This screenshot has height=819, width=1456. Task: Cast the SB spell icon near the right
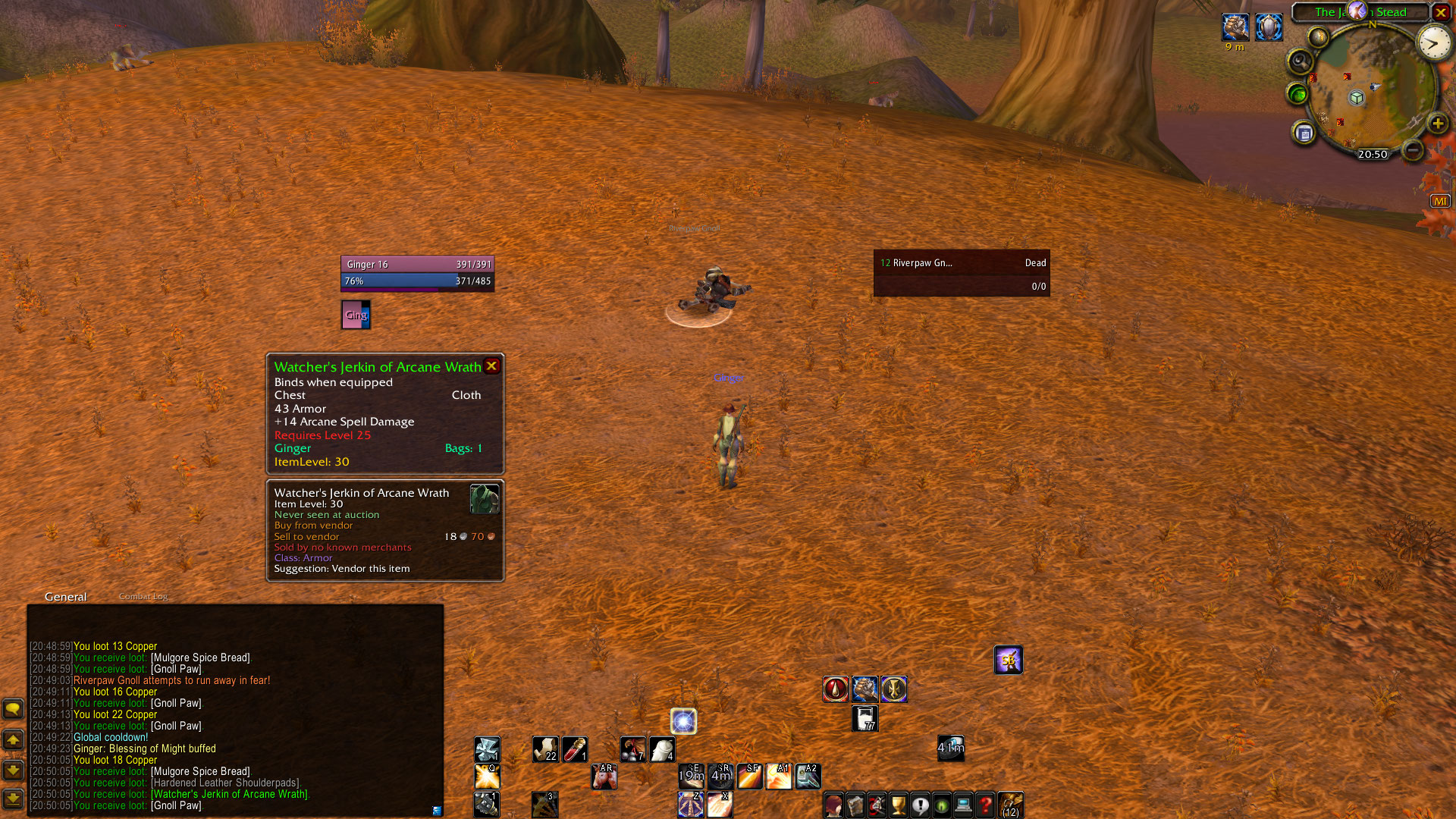click(x=1009, y=659)
